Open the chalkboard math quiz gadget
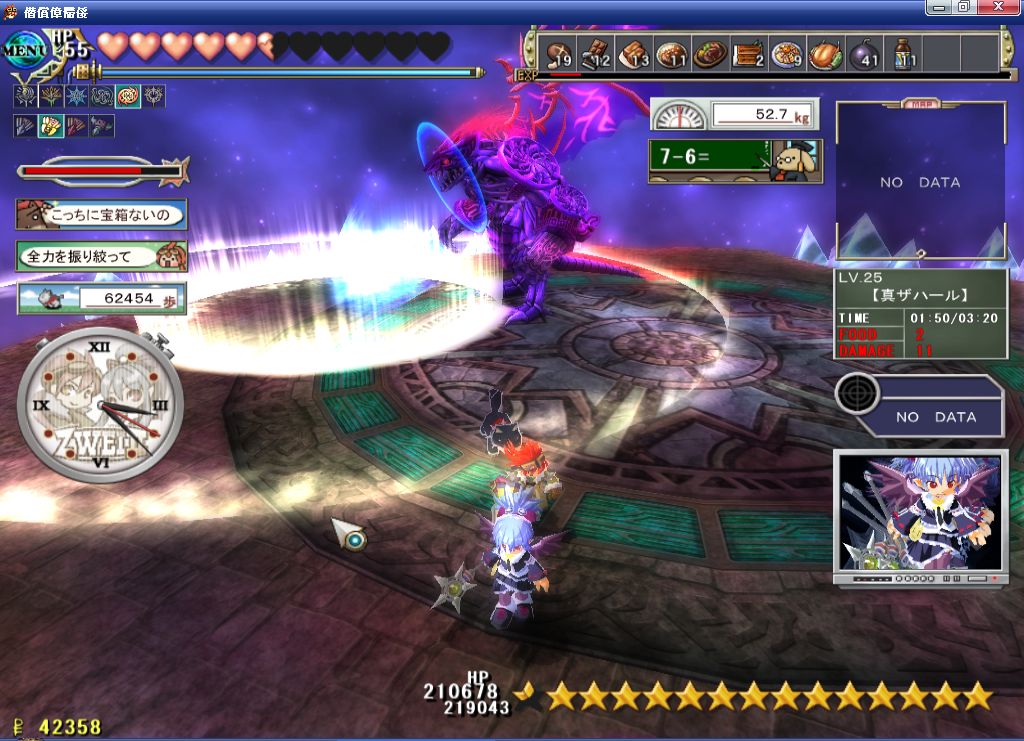 point(735,161)
